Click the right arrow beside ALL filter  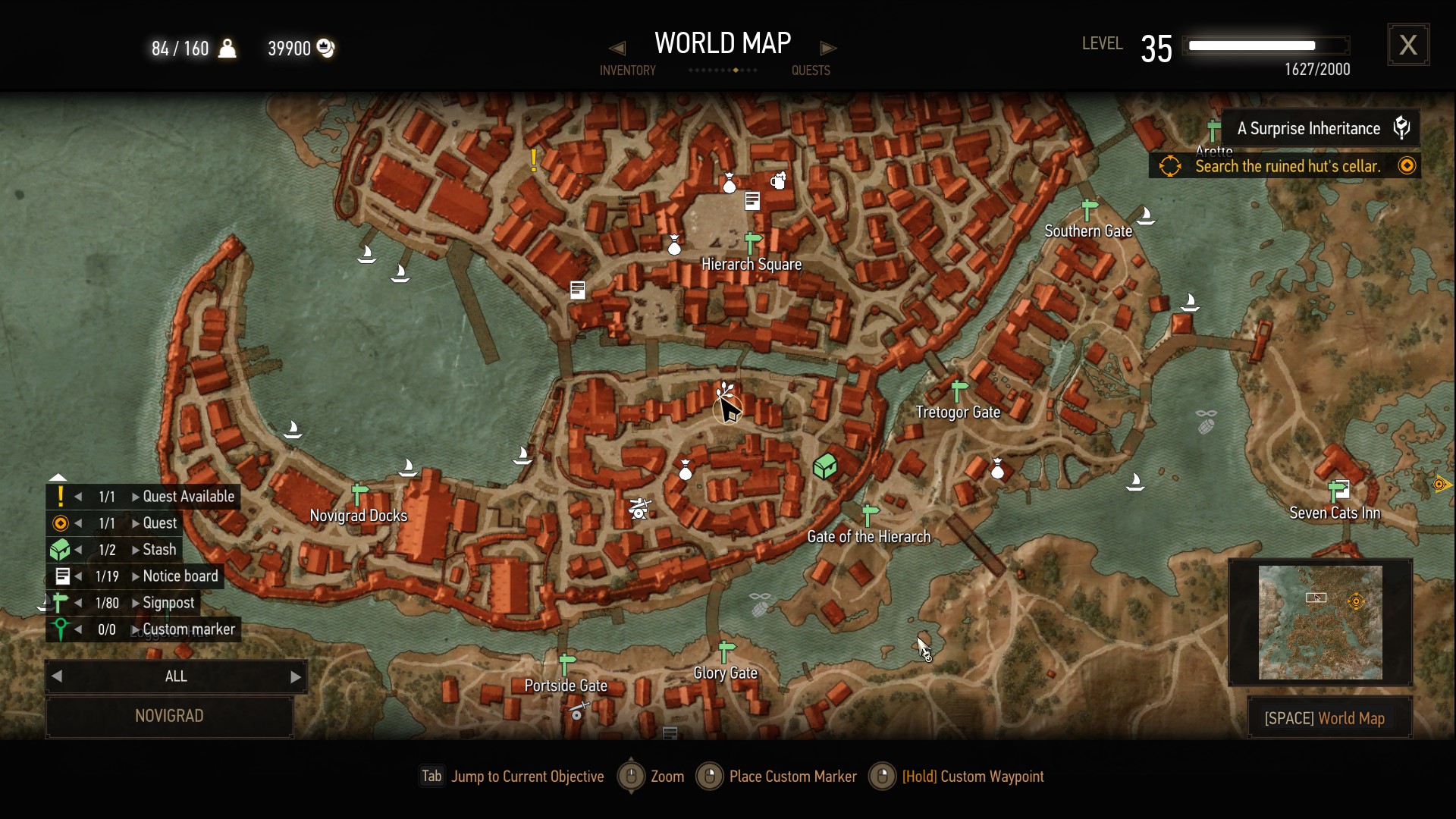(x=296, y=677)
